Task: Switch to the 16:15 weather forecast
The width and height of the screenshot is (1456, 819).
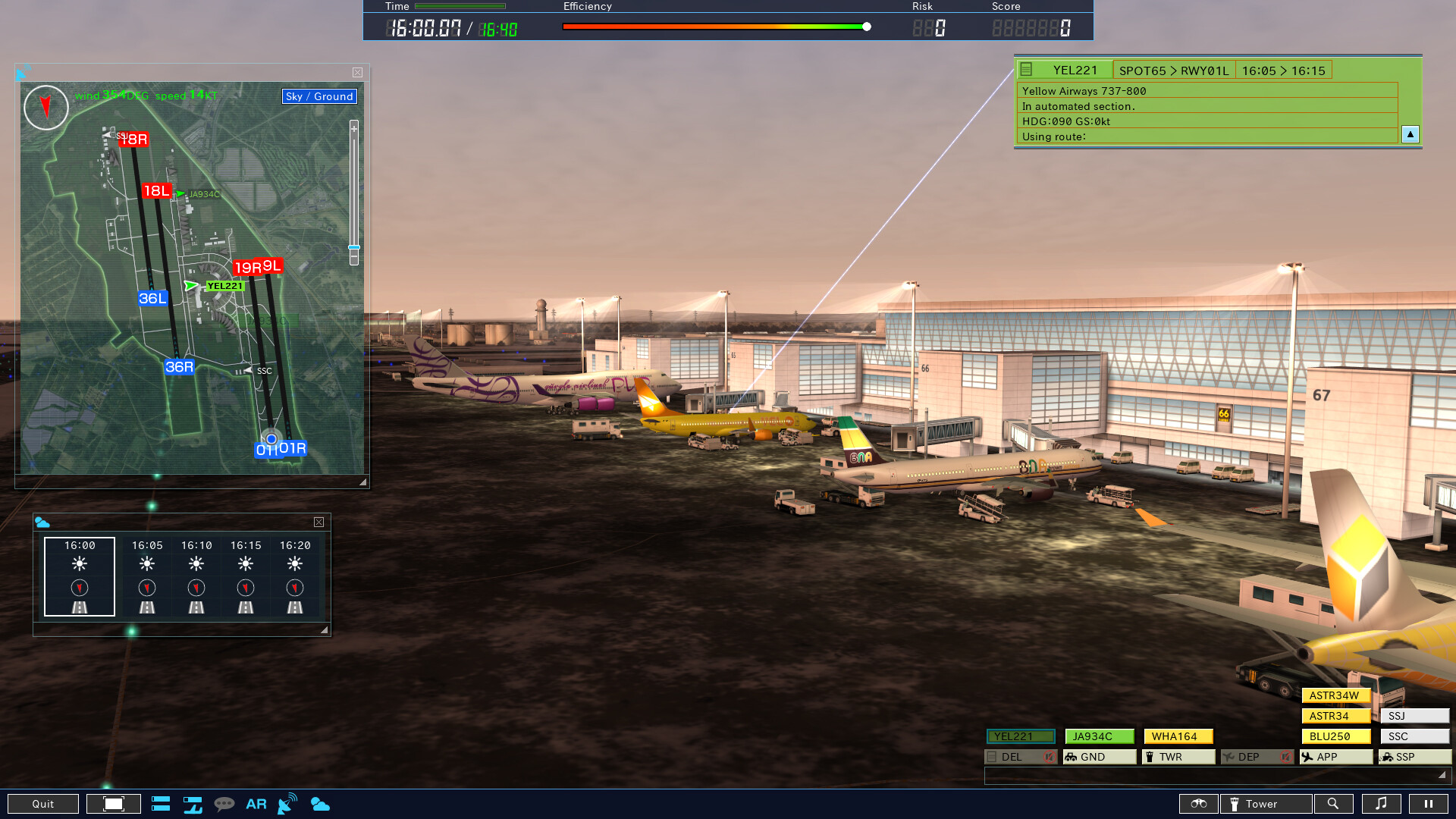Action: [244, 576]
